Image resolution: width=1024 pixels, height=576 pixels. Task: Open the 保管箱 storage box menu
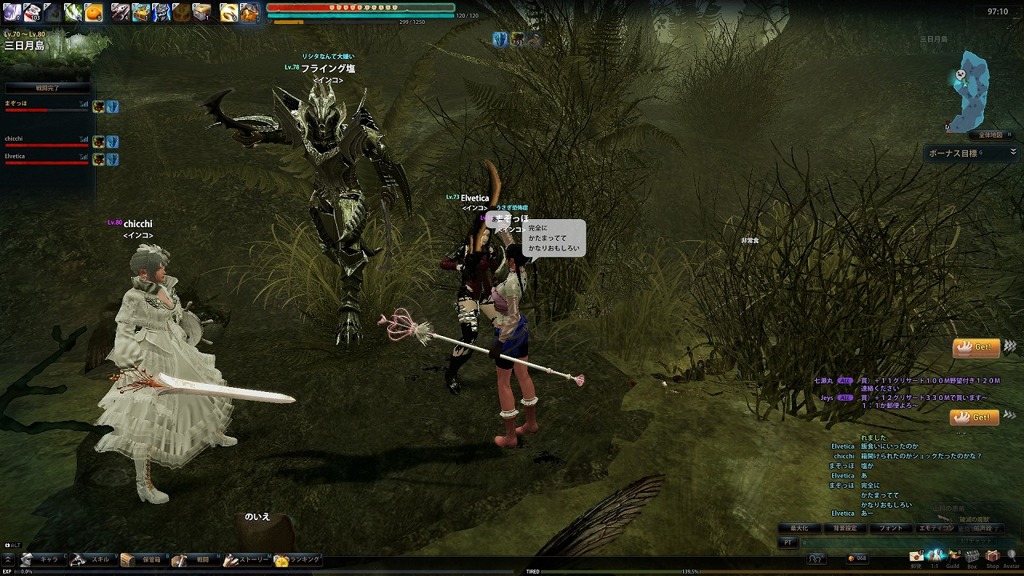[142, 560]
